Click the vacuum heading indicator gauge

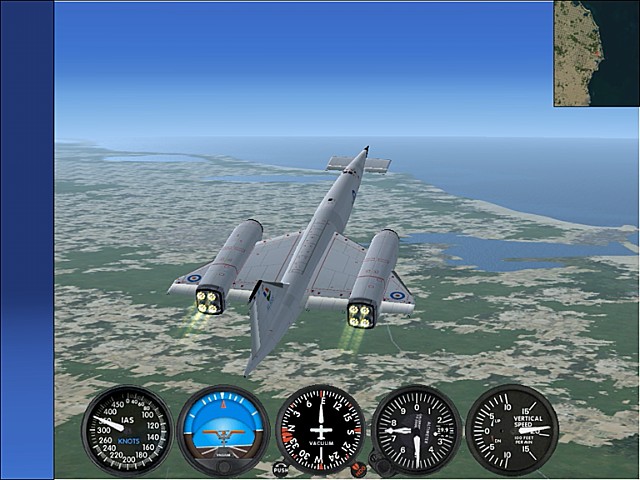[x=320, y=430]
